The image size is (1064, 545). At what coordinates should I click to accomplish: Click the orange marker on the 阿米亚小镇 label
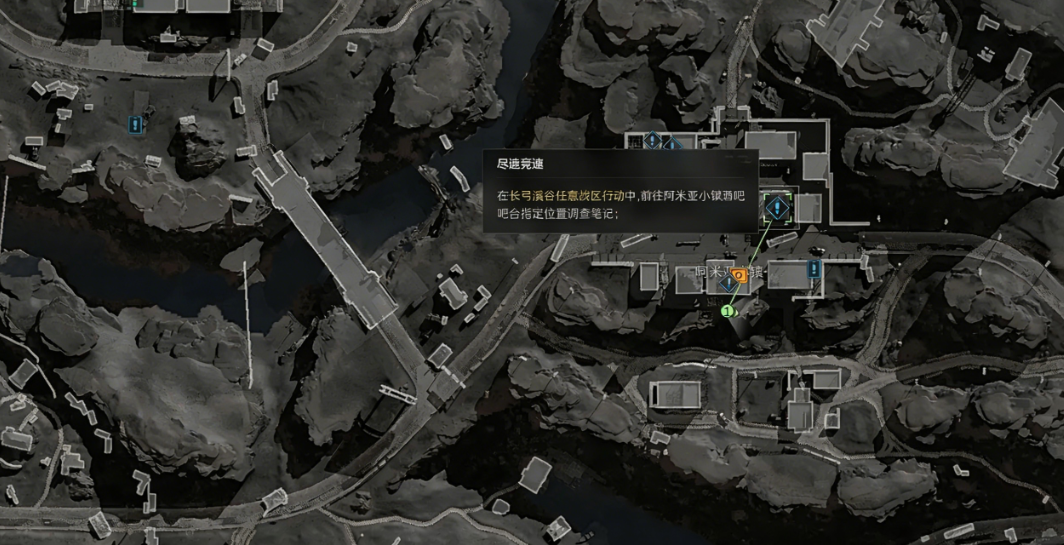coord(738,273)
